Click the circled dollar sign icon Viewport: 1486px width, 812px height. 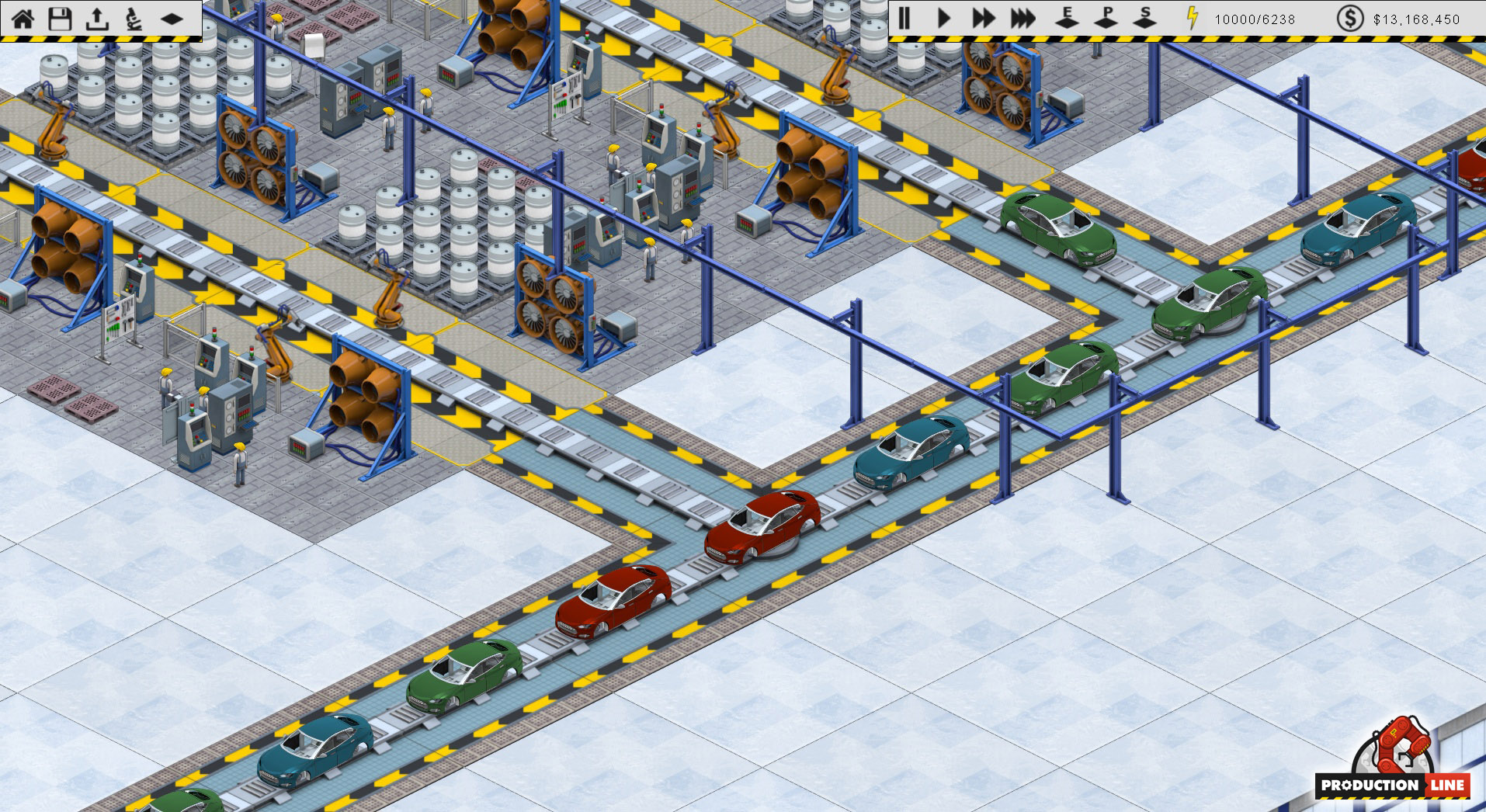tap(1349, 16)
